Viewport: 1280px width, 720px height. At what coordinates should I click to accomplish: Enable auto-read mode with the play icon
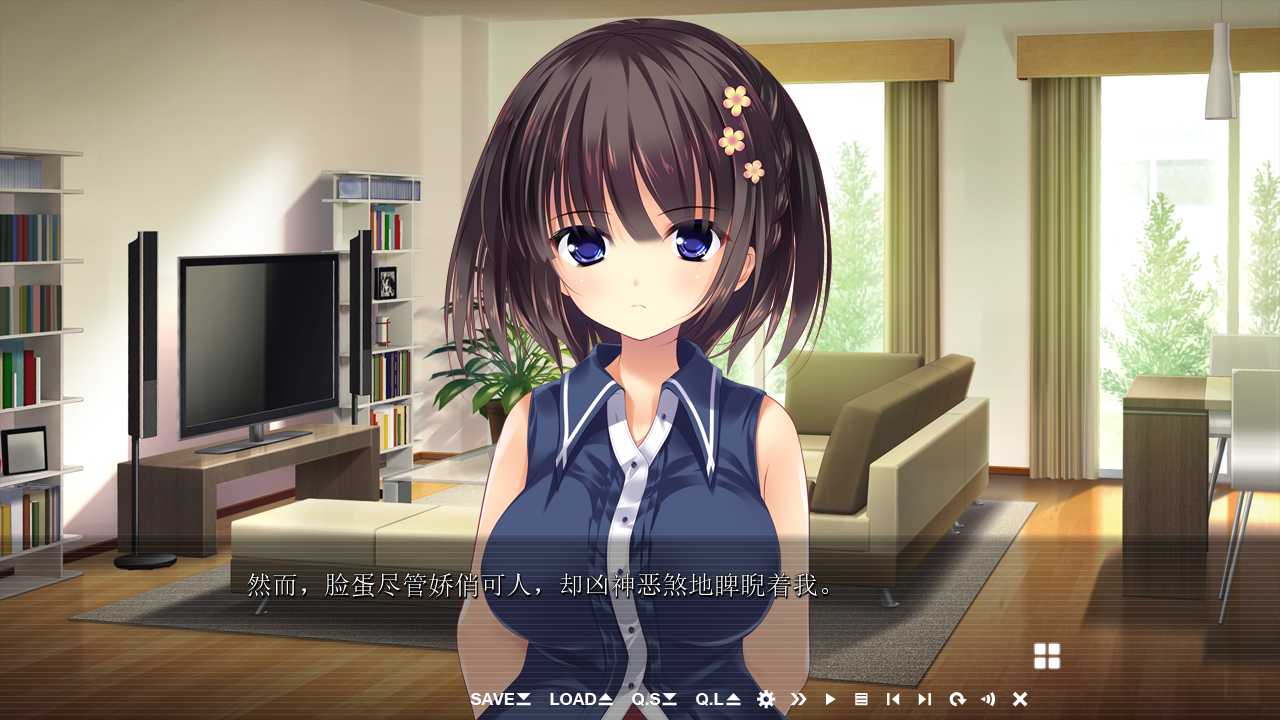pos(831,700)
